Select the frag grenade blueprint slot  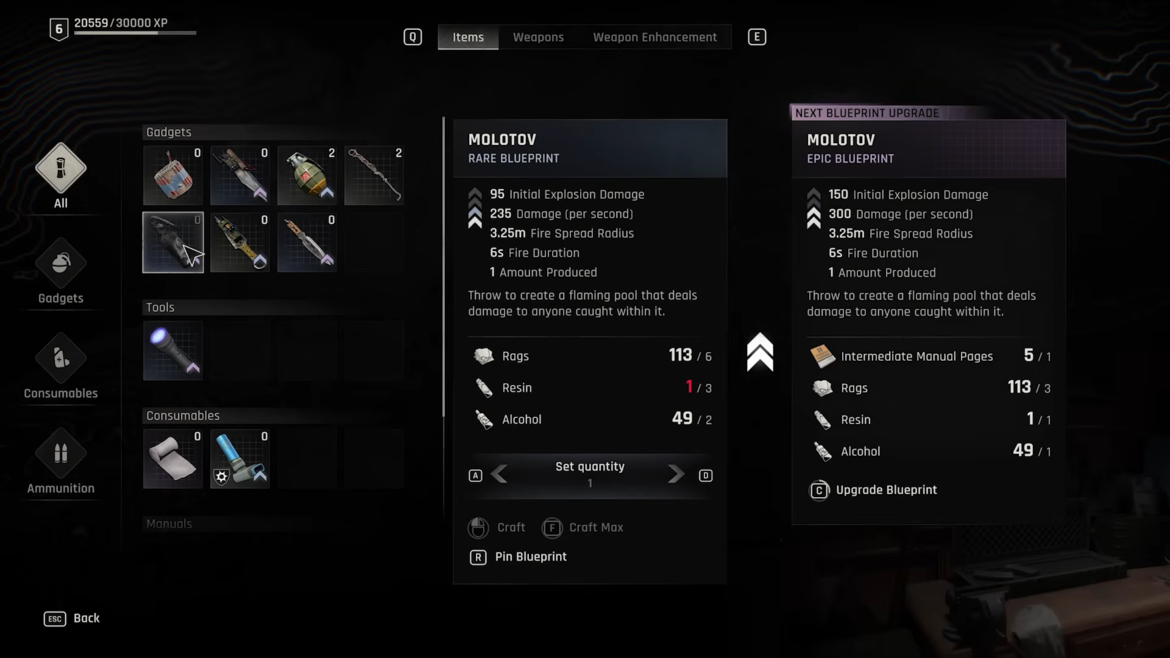(307, 175)
